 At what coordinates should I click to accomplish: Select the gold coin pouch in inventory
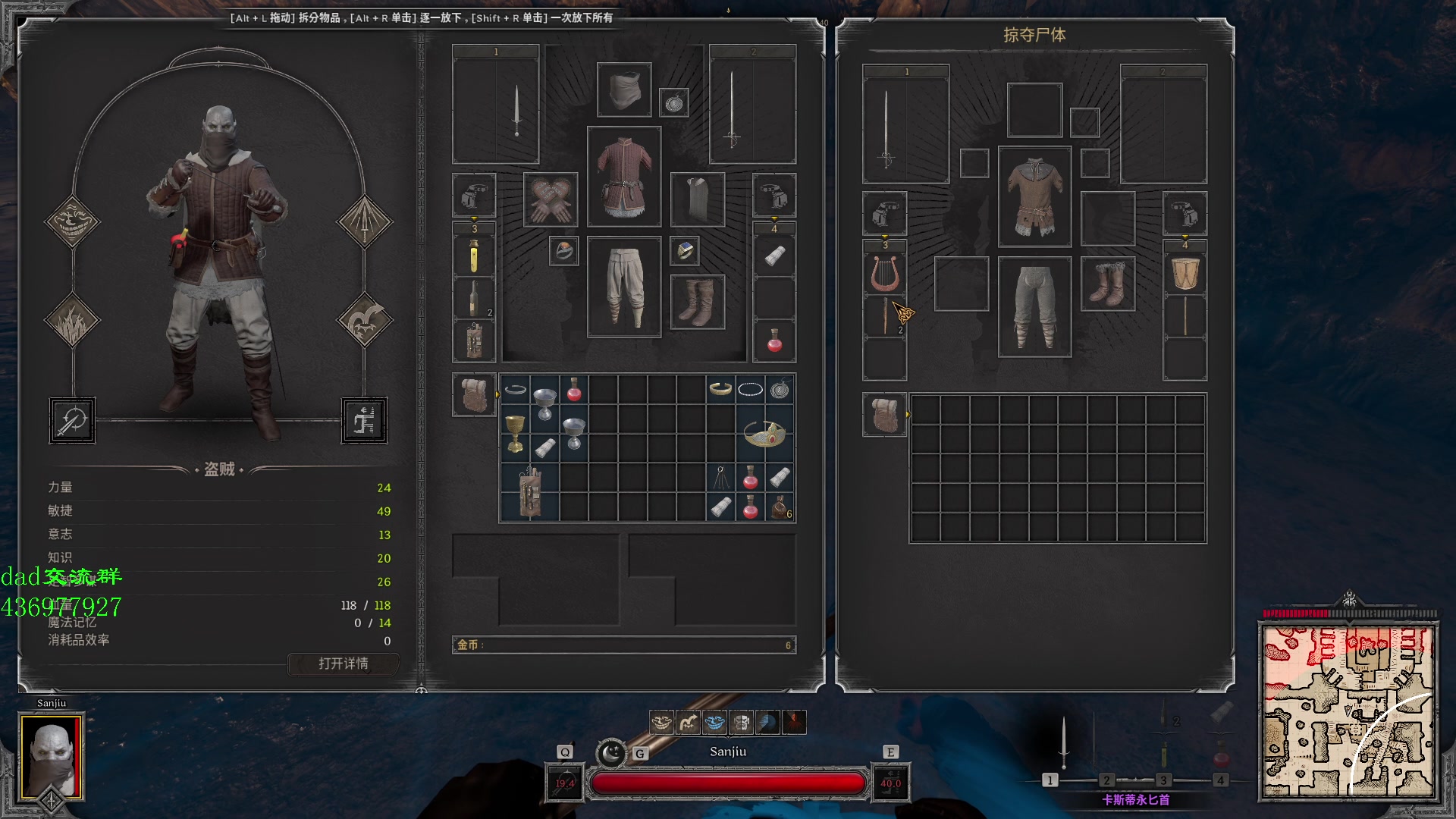[780, 507]
